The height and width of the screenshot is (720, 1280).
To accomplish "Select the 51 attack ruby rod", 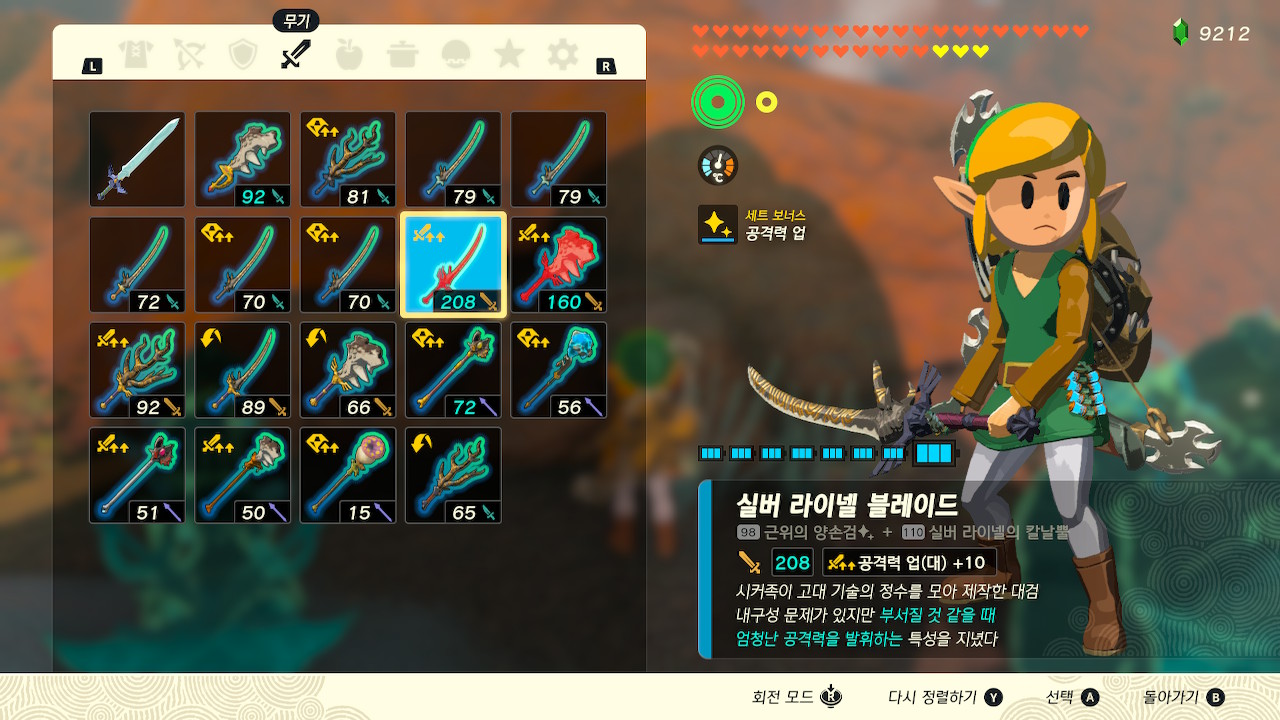I will pyautogui.click(x=137, y=476).
